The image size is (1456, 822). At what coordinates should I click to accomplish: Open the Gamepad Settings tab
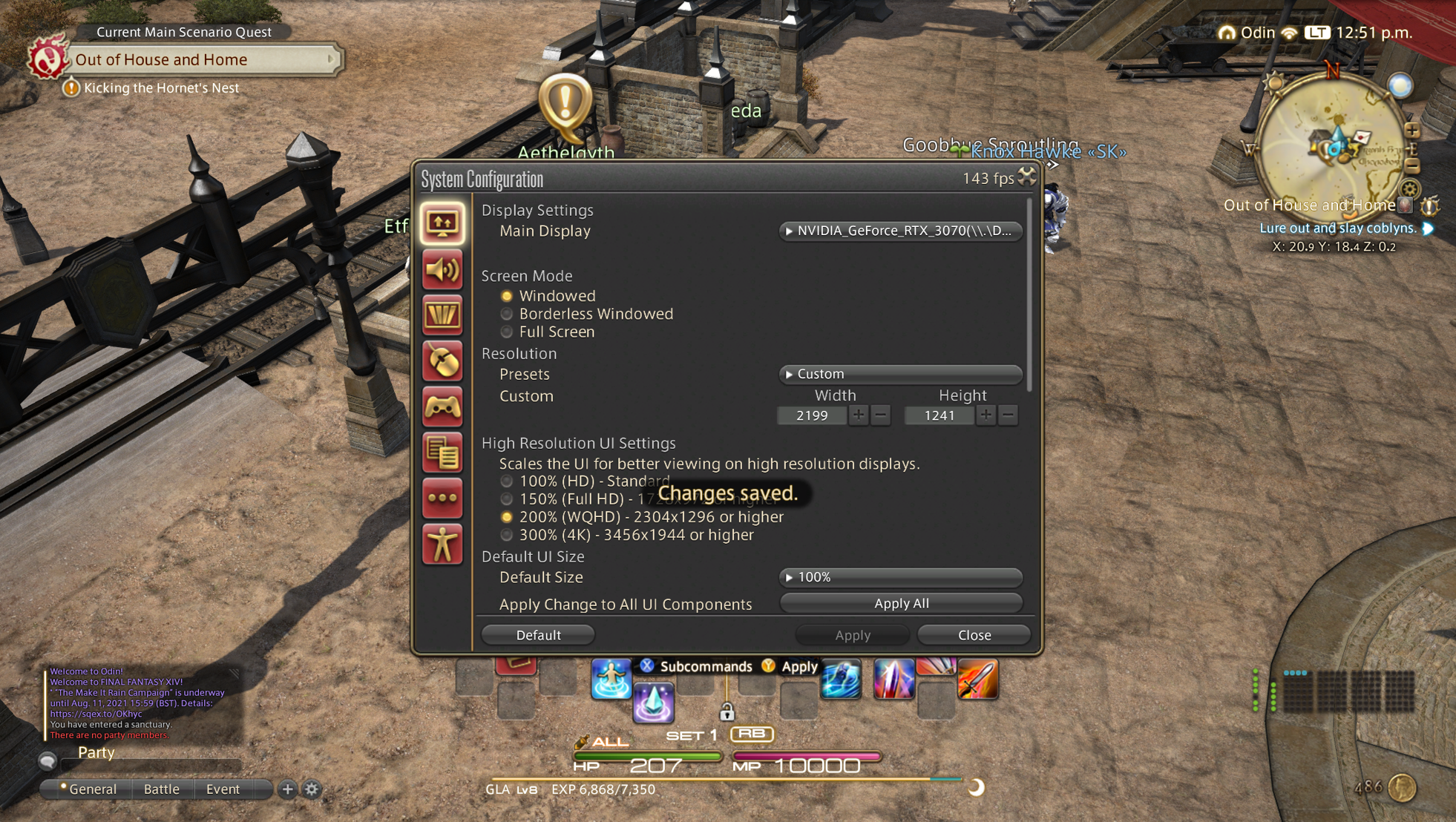tap(442, 407)
